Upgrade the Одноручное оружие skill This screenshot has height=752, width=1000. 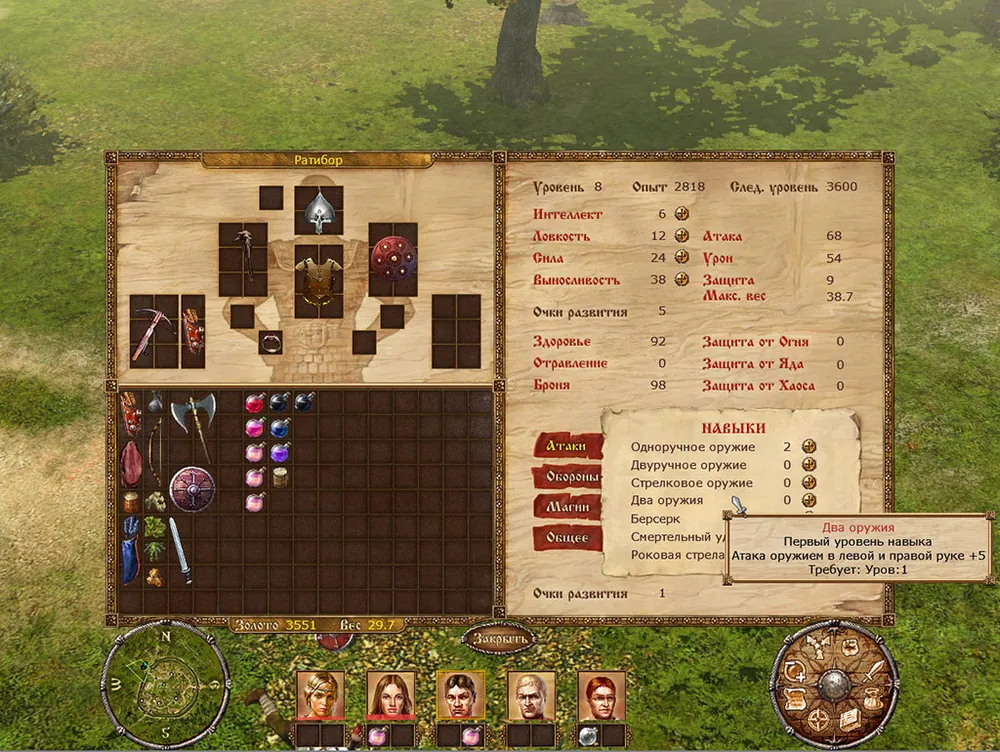[x=808, y=446]
